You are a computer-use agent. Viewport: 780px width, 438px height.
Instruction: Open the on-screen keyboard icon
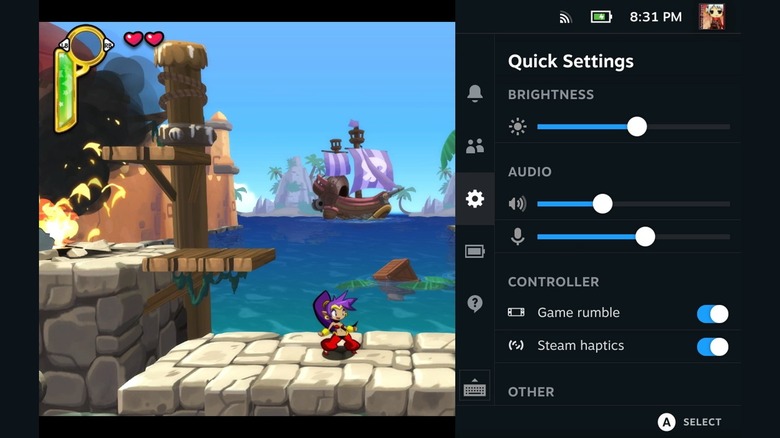click(475, 389)
